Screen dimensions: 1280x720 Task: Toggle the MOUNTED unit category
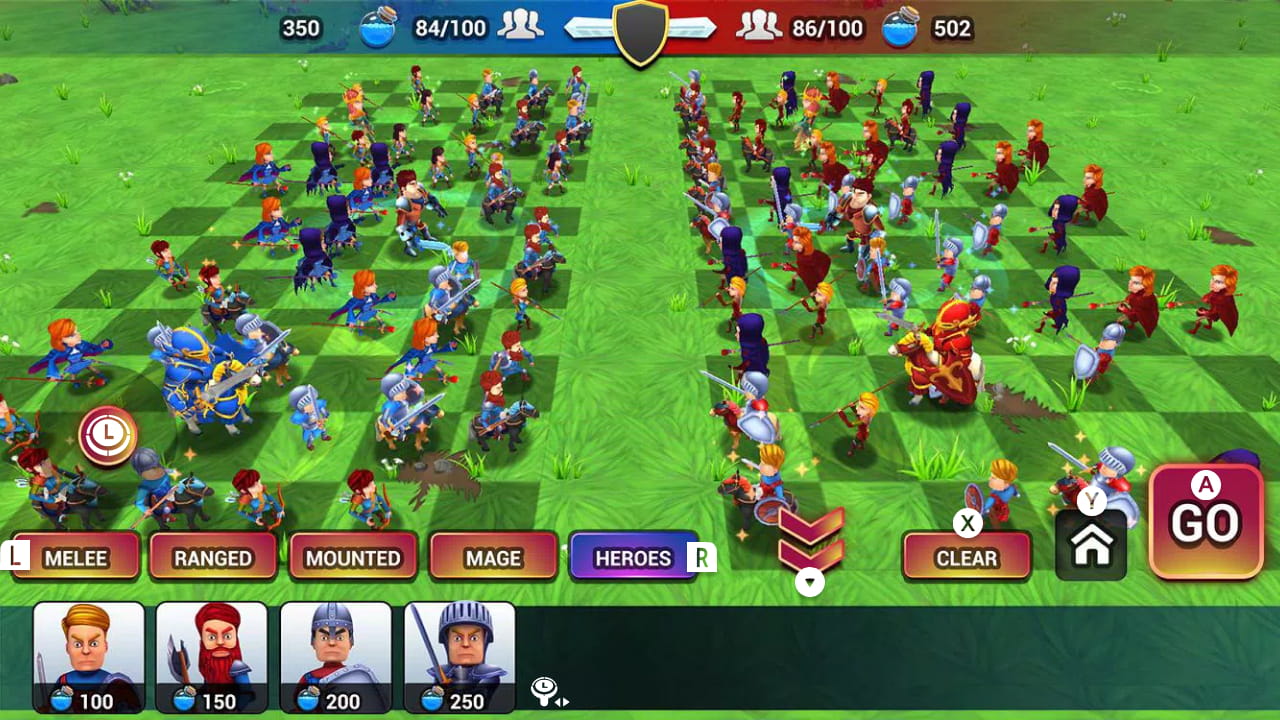coord(353,557)
